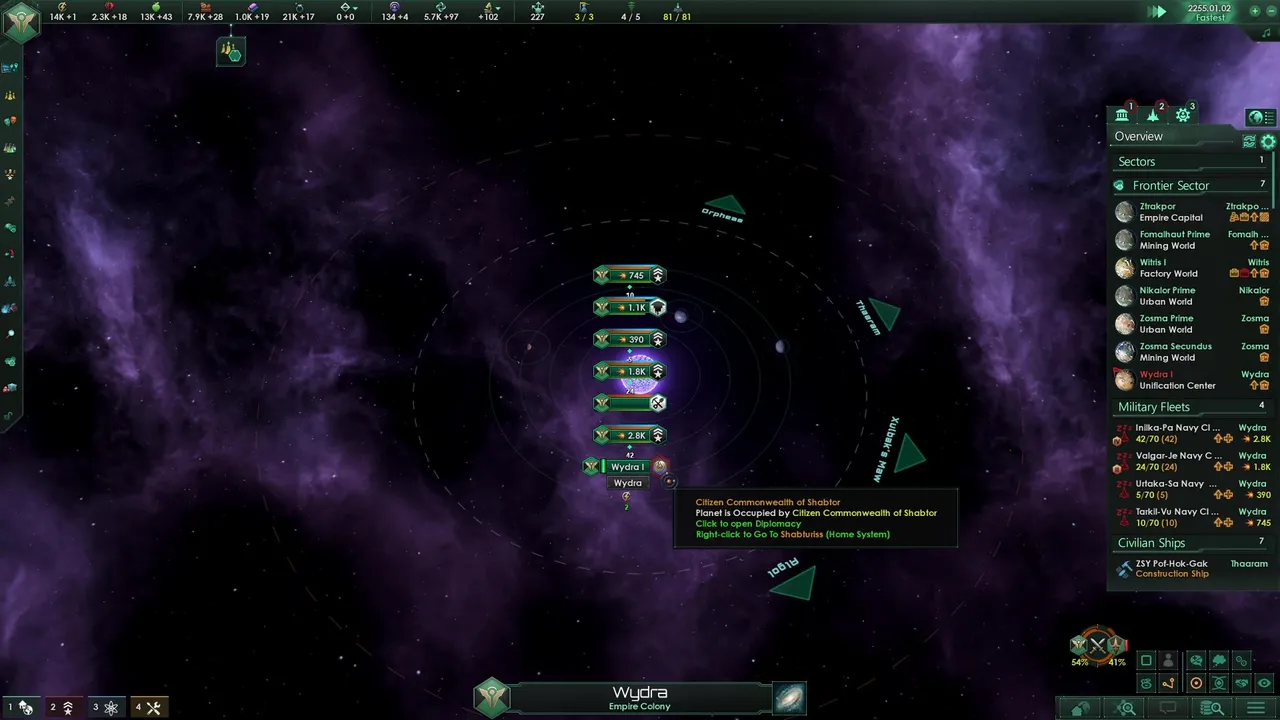Switch to the outliner ships tab
Image resolution: width=1280 pixels, height=720 pixels.
pos(1153,115)
